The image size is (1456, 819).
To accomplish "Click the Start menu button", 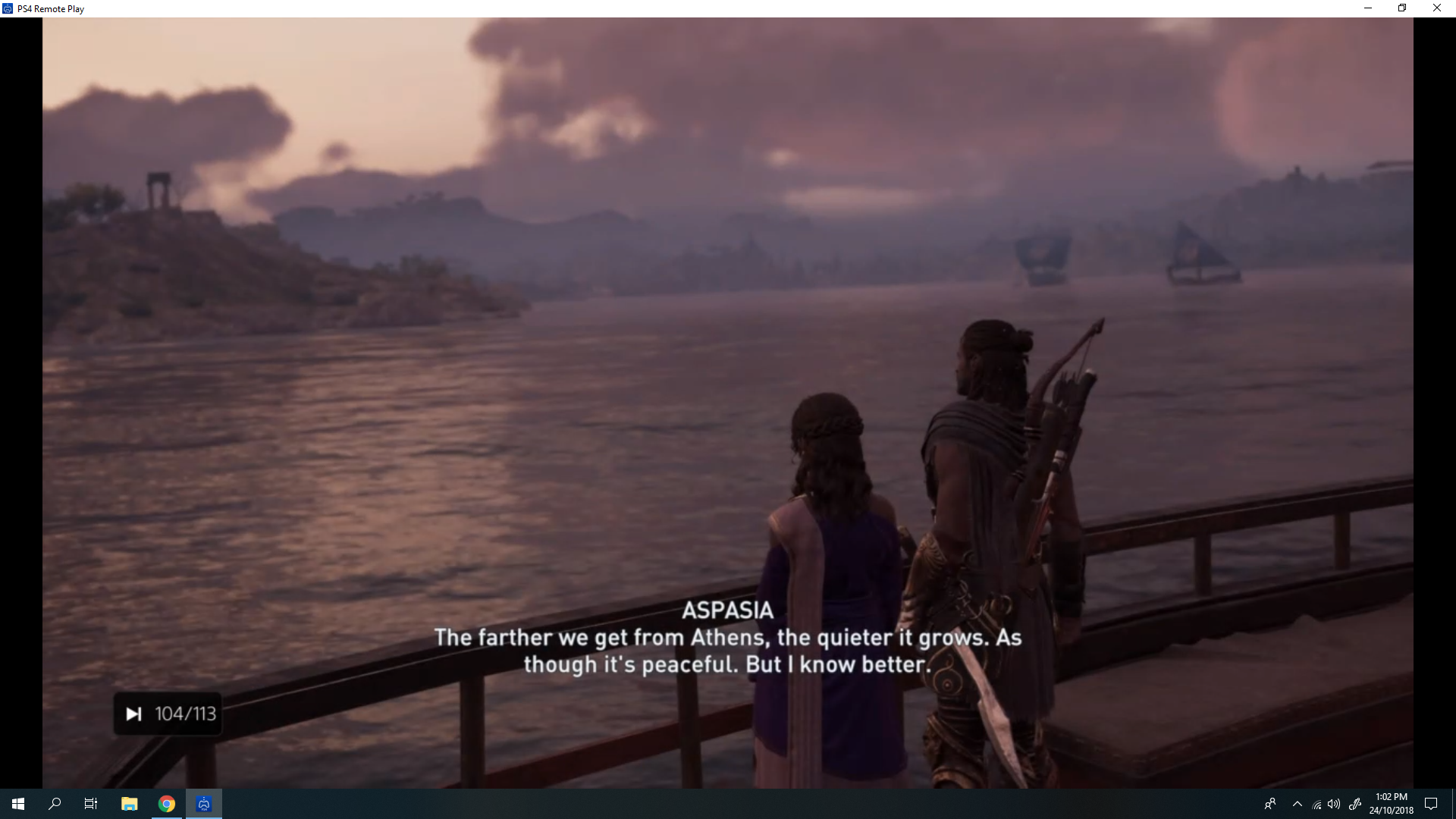I will (17, 803).
